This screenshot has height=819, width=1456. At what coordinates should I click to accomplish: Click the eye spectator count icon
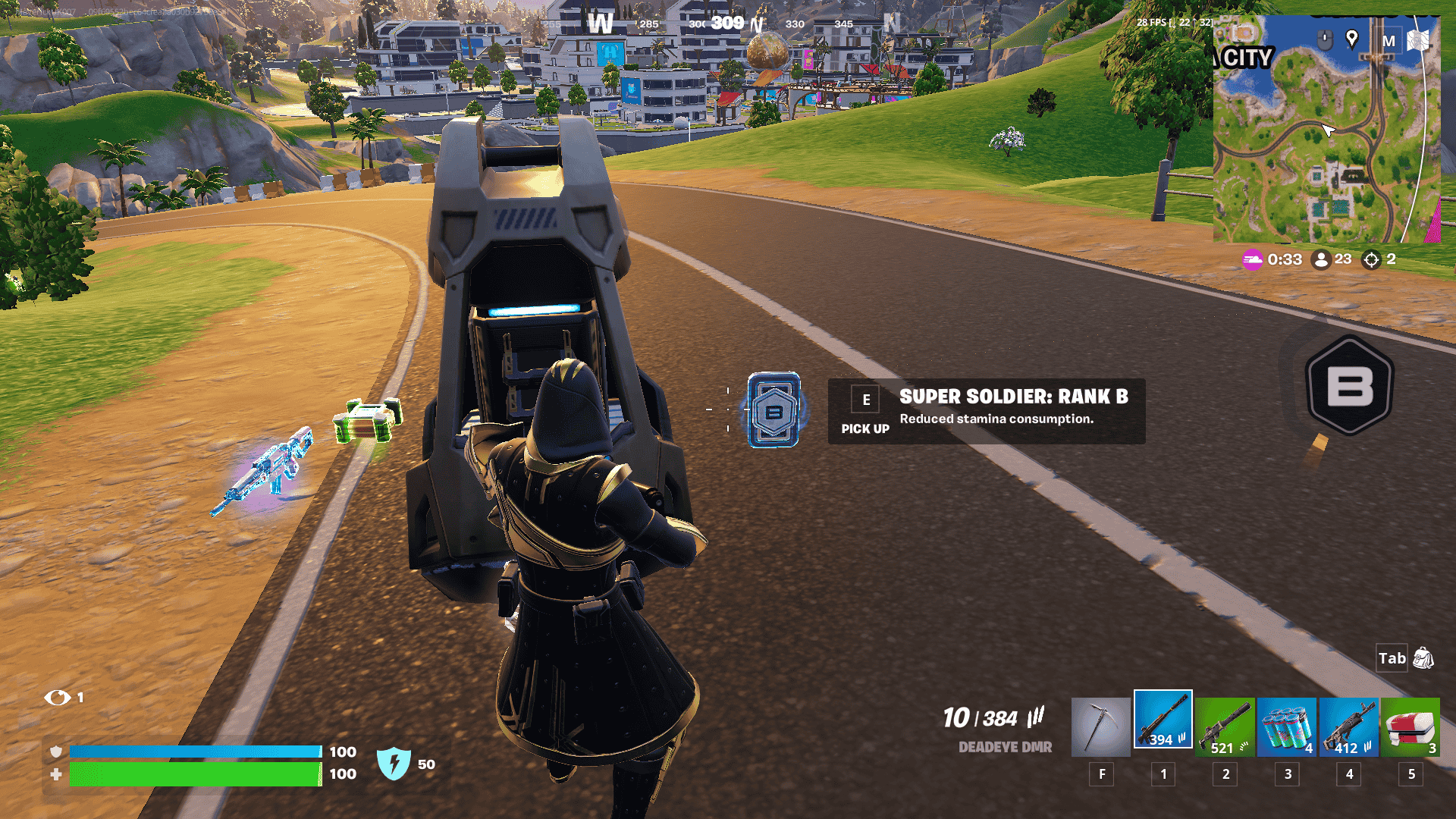click(57, 697)
